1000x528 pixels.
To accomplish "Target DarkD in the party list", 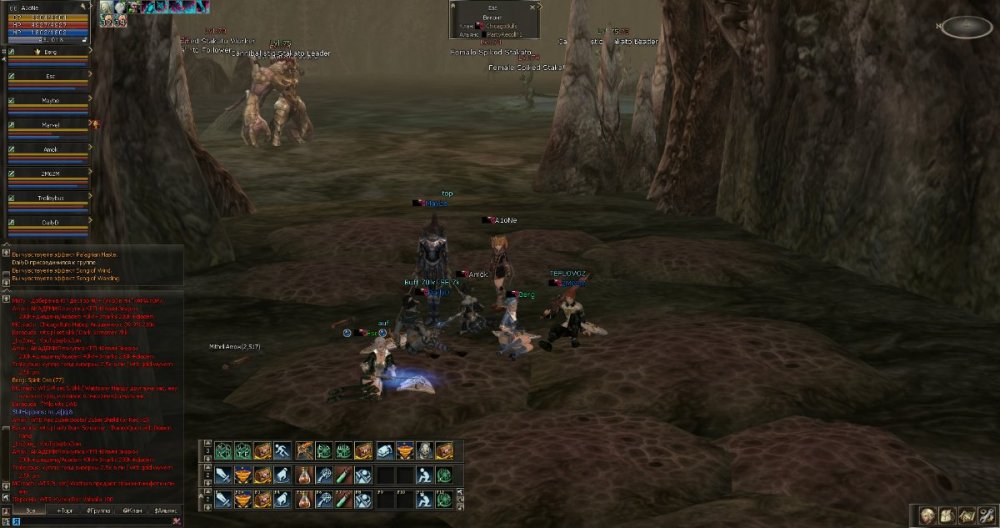I will 50,222.
